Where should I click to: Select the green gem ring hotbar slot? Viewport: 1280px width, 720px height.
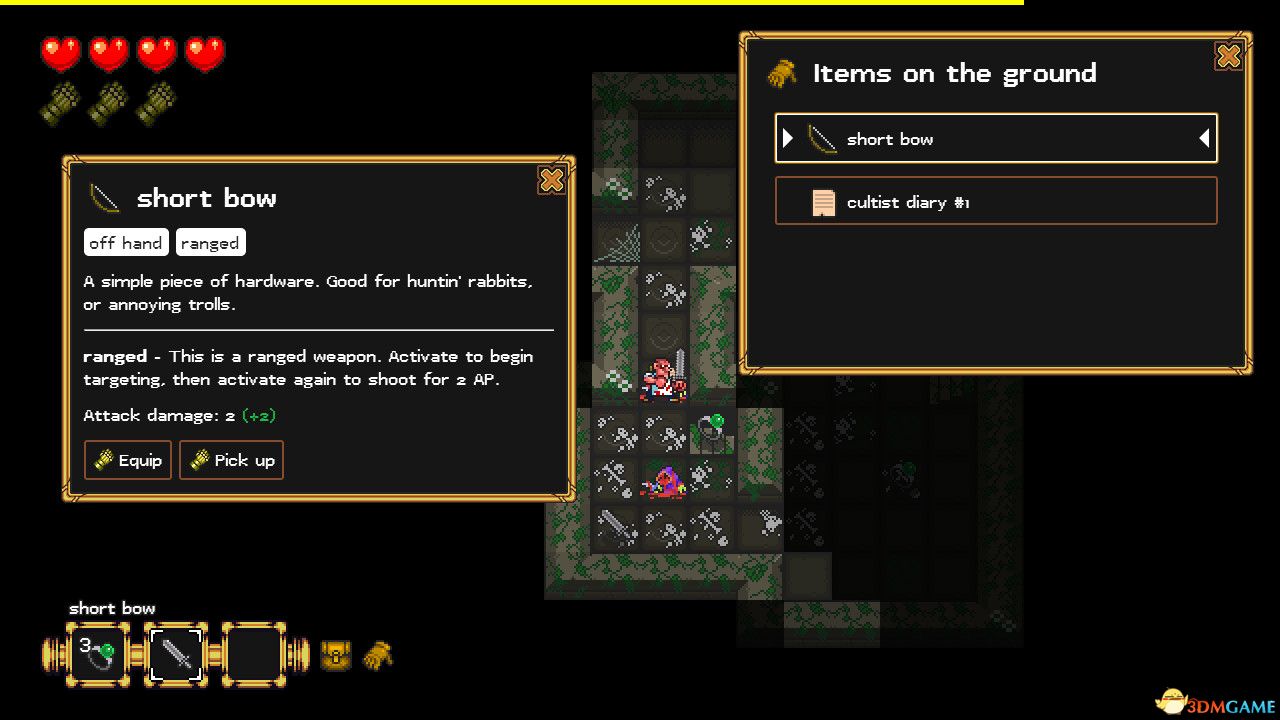point(98,655)
